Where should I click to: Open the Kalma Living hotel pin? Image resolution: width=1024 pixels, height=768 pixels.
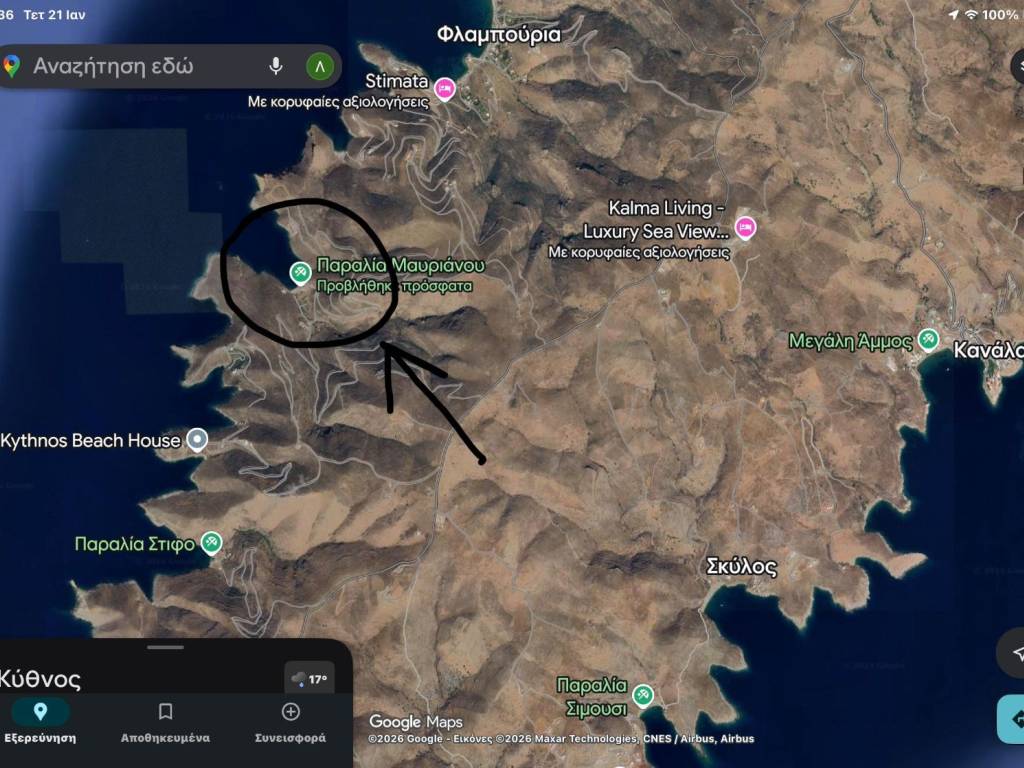745,228
